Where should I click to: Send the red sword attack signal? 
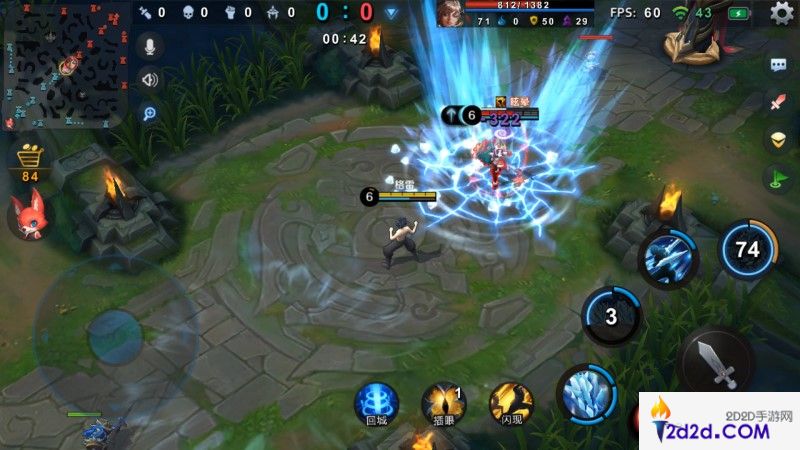tap(778, 102)
